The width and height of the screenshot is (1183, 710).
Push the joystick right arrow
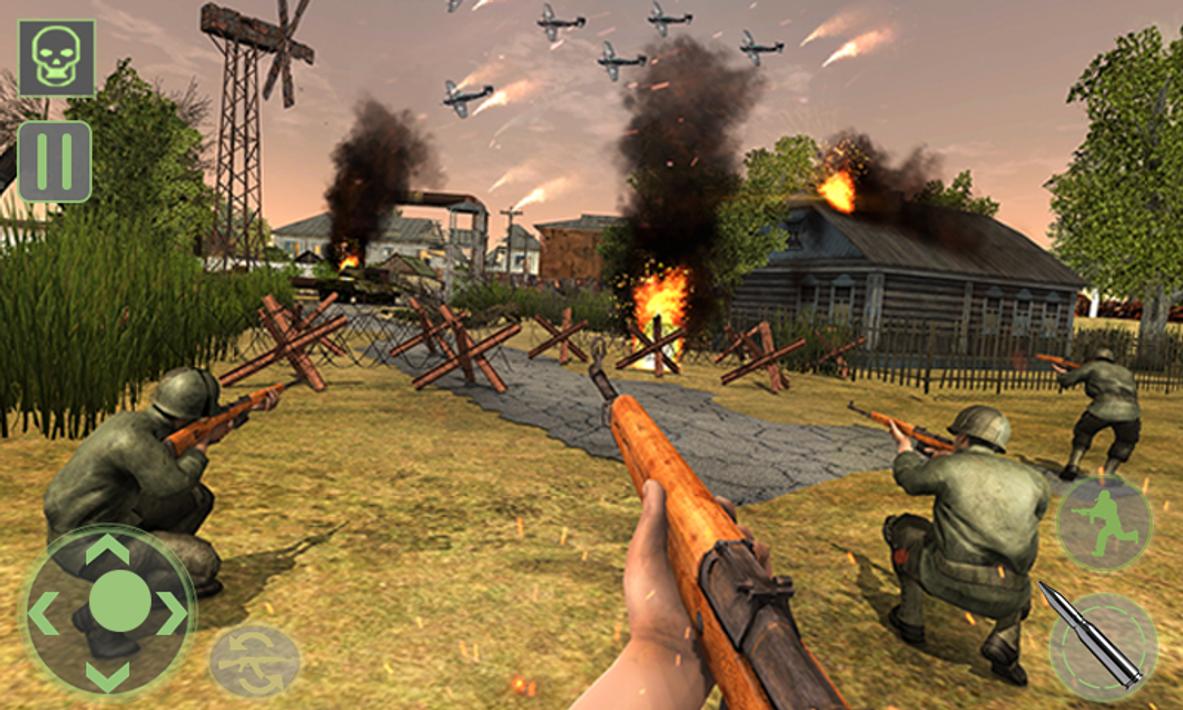coord(172,612)
